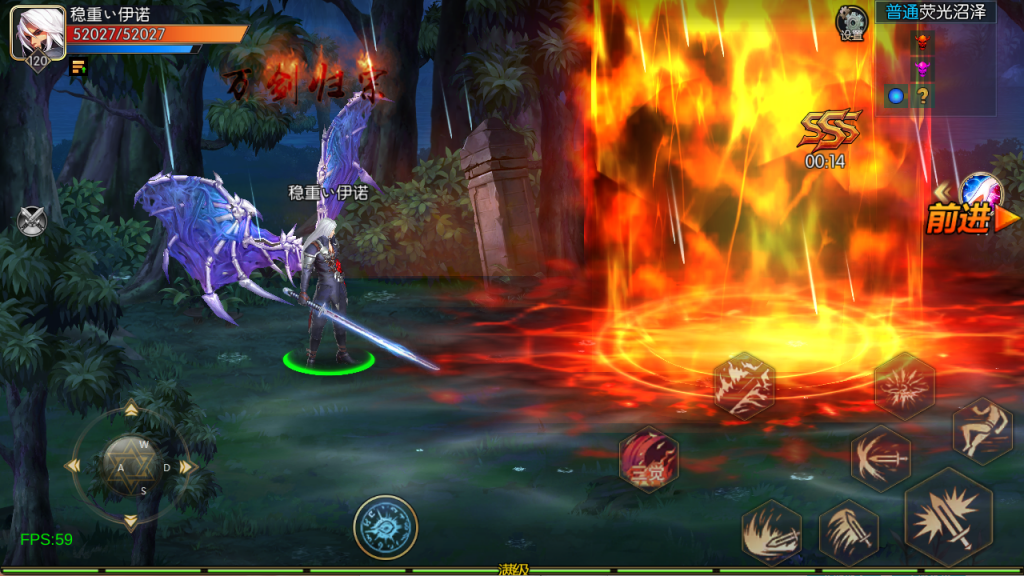Click the blue orb room on minimap
1024x576 pixels.
coord(895,96)
